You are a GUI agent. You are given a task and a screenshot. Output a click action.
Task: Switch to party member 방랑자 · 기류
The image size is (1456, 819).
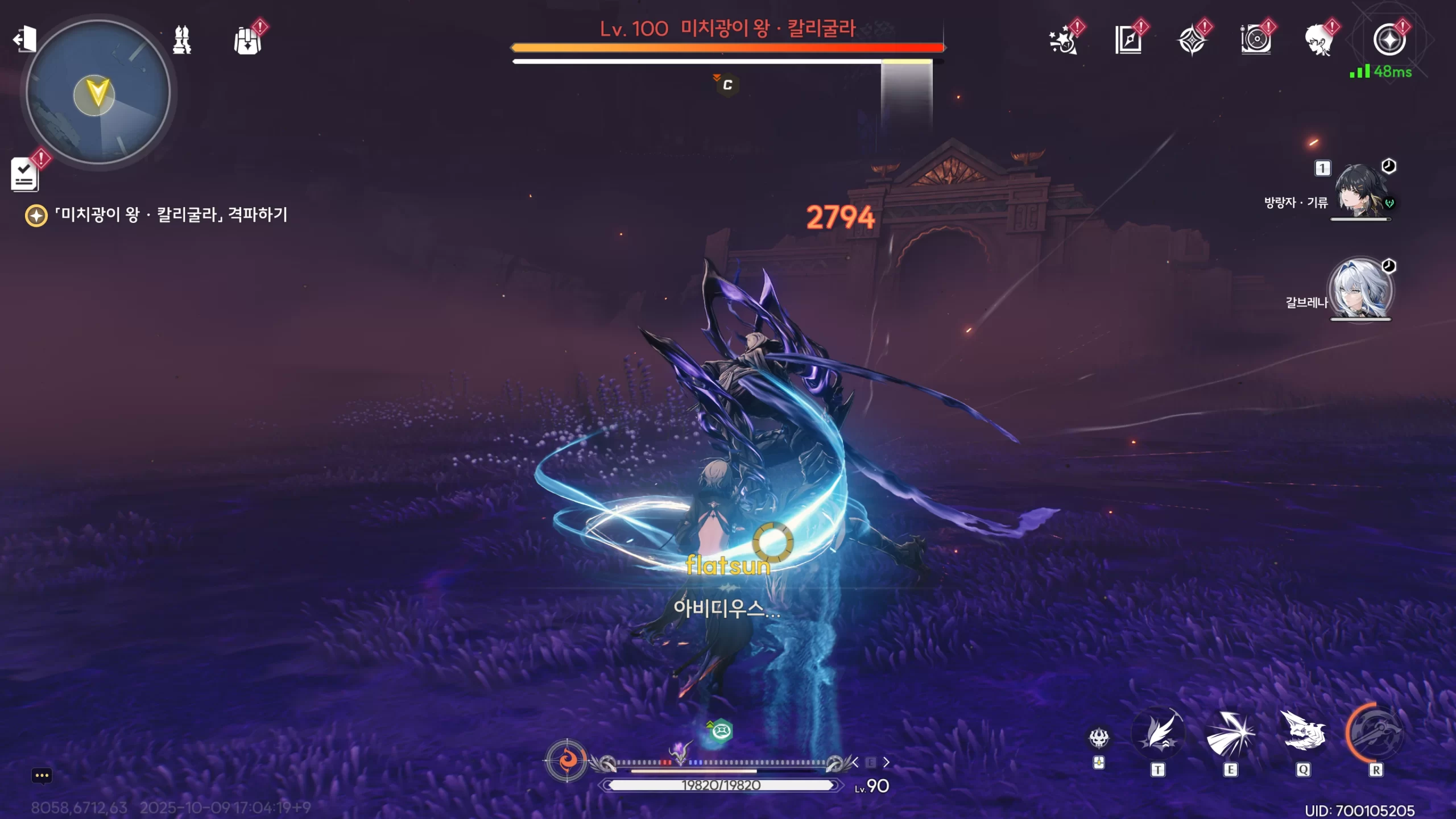click(1360, 191)
